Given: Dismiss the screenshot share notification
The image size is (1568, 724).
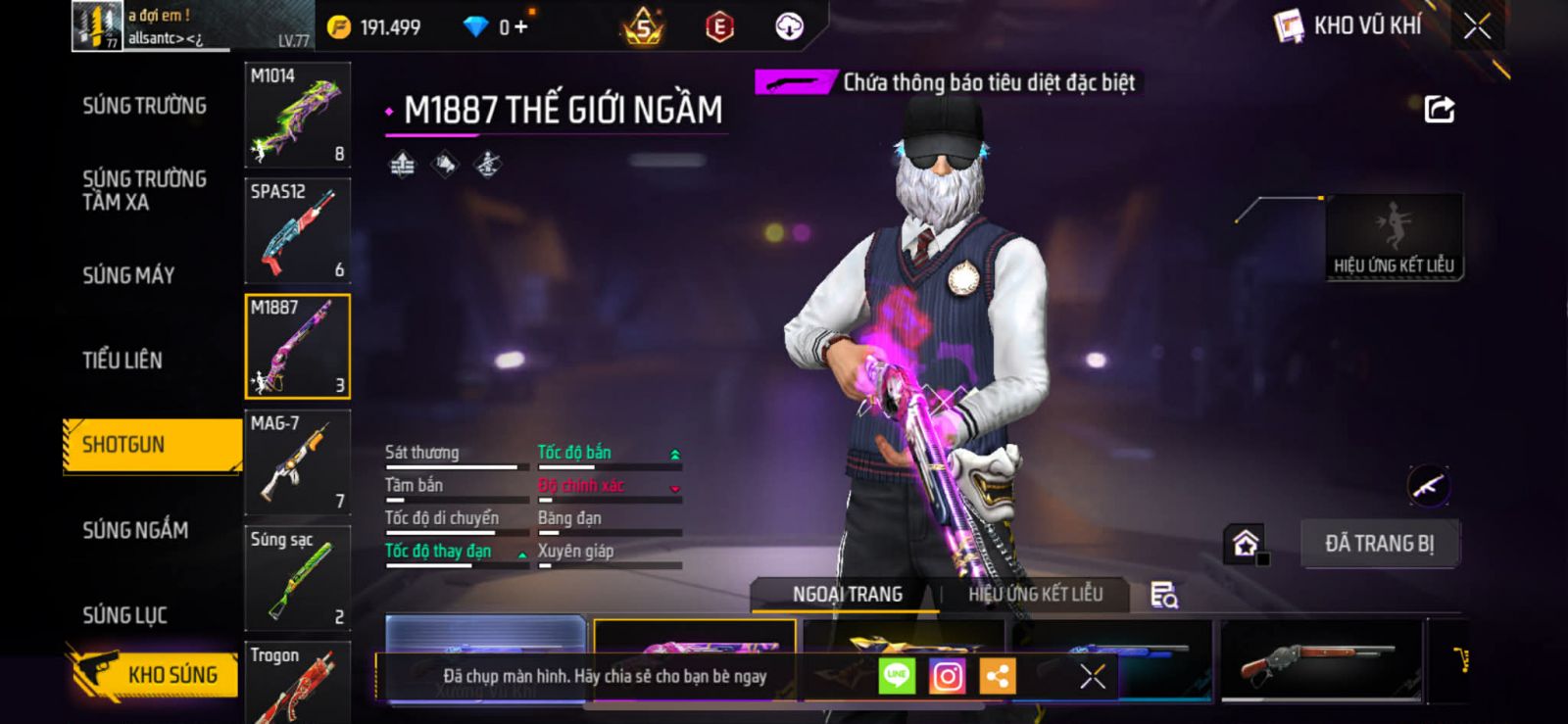Looking at the screenshot, I should click(x=1093, y=676).
